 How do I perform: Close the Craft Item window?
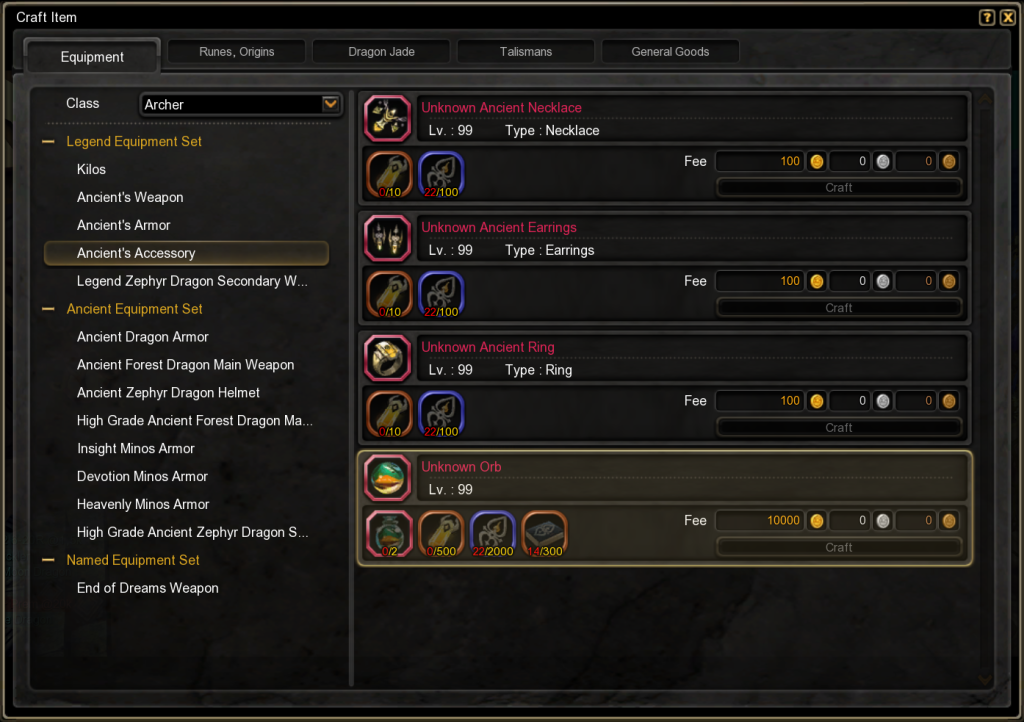click(1007, 17)
